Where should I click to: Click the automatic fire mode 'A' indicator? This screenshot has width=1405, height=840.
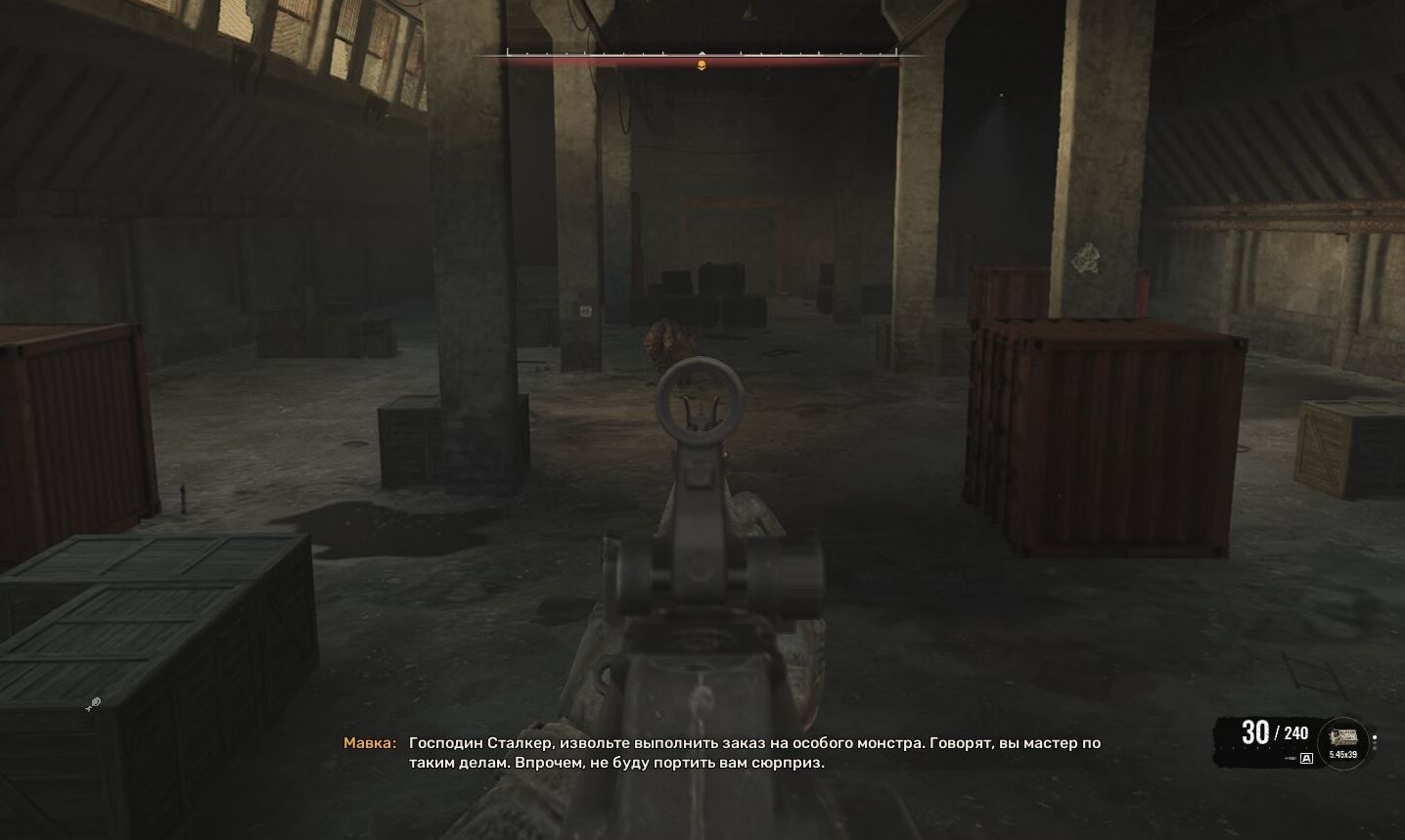pos(1307,758)
